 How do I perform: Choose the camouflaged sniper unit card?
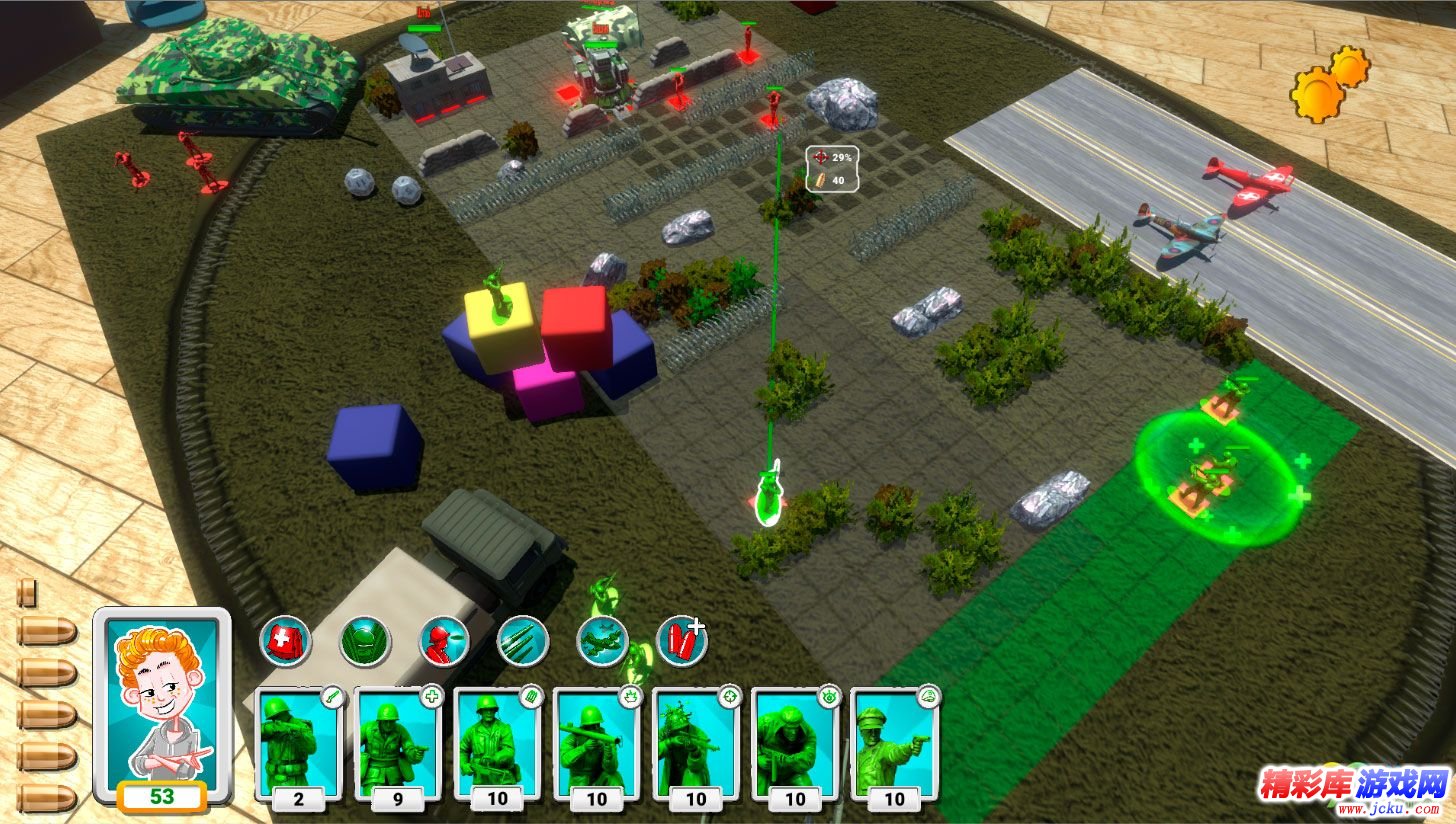pos(695,745)
